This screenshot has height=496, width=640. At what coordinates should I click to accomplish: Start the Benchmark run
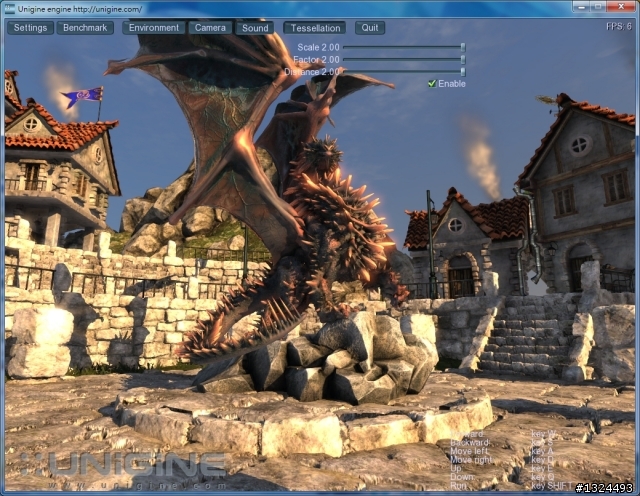(x=85, y=28)
